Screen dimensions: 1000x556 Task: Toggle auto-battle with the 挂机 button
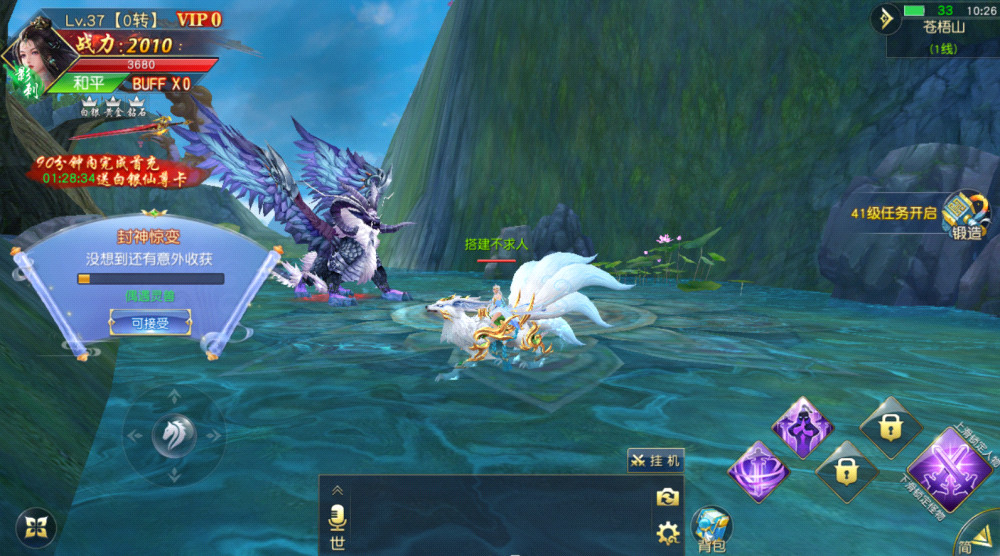point(656,460)
